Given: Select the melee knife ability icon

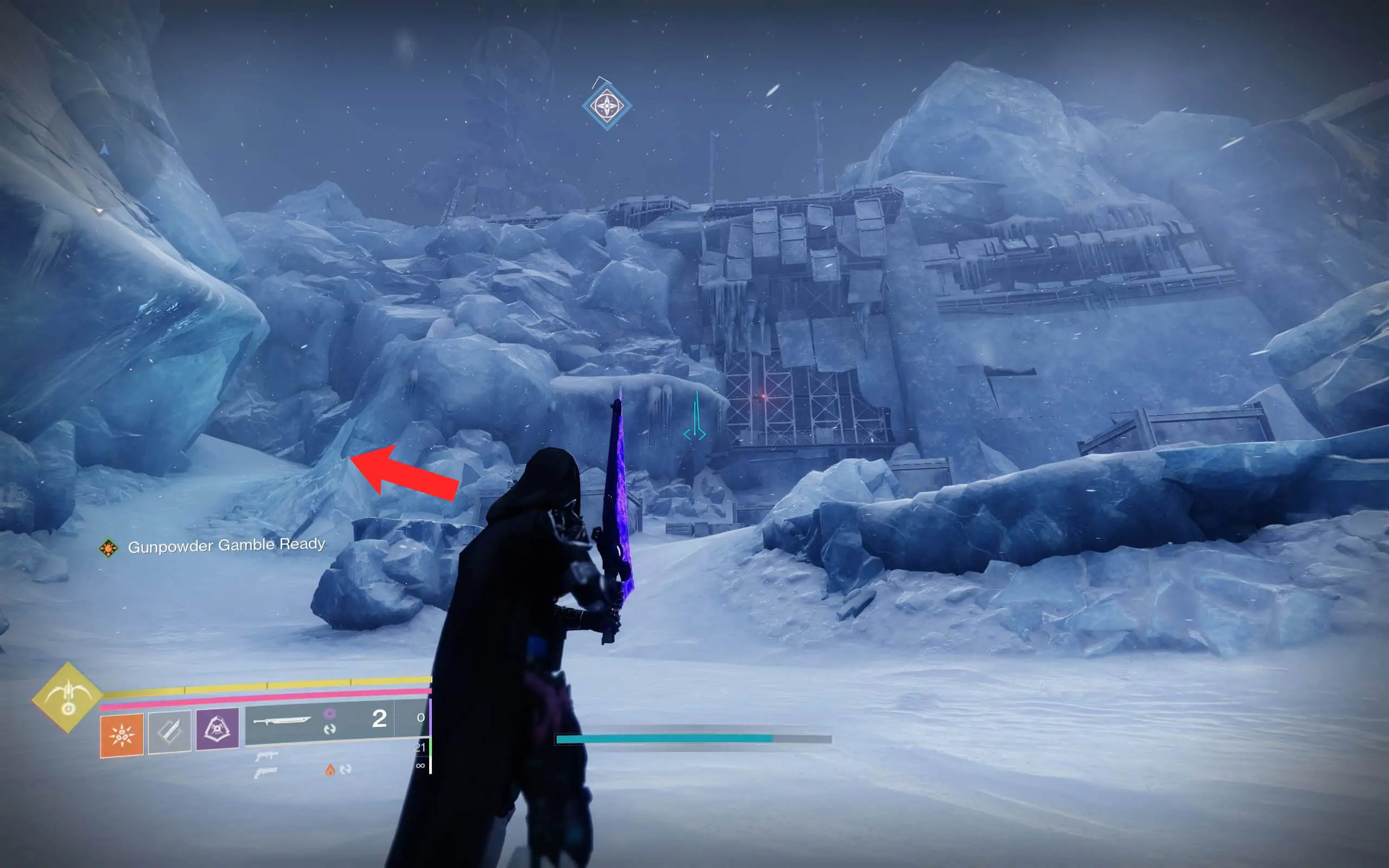Looking at the screenshot, I should 171,733.
